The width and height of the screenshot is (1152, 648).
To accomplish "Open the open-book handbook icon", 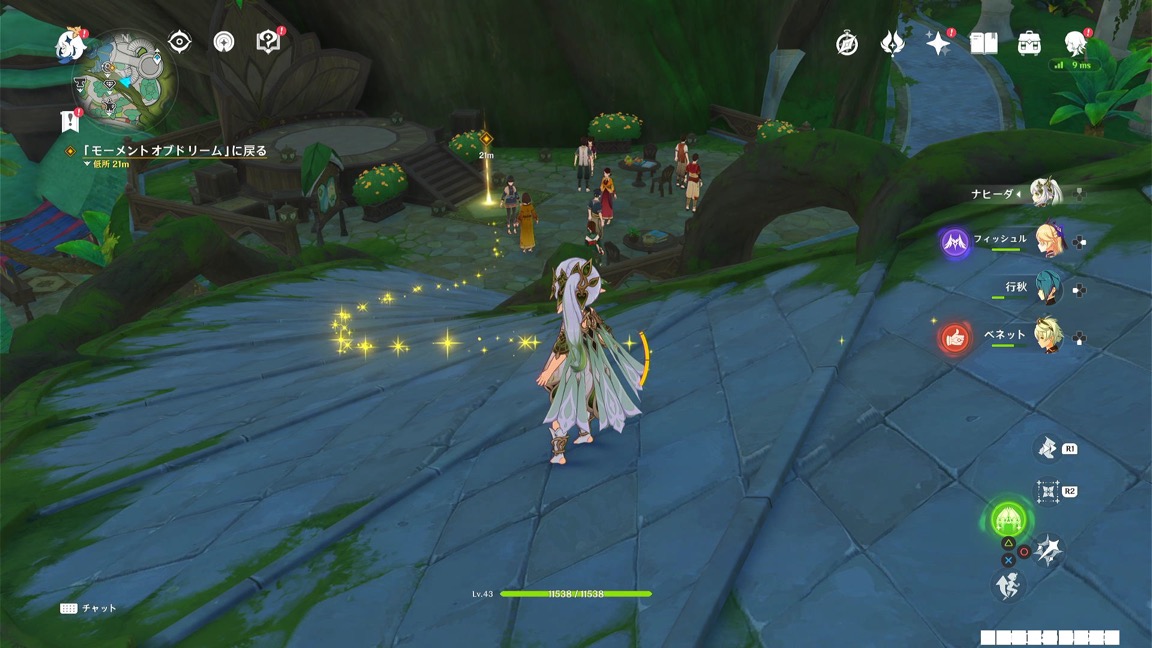I will (984, 44).
